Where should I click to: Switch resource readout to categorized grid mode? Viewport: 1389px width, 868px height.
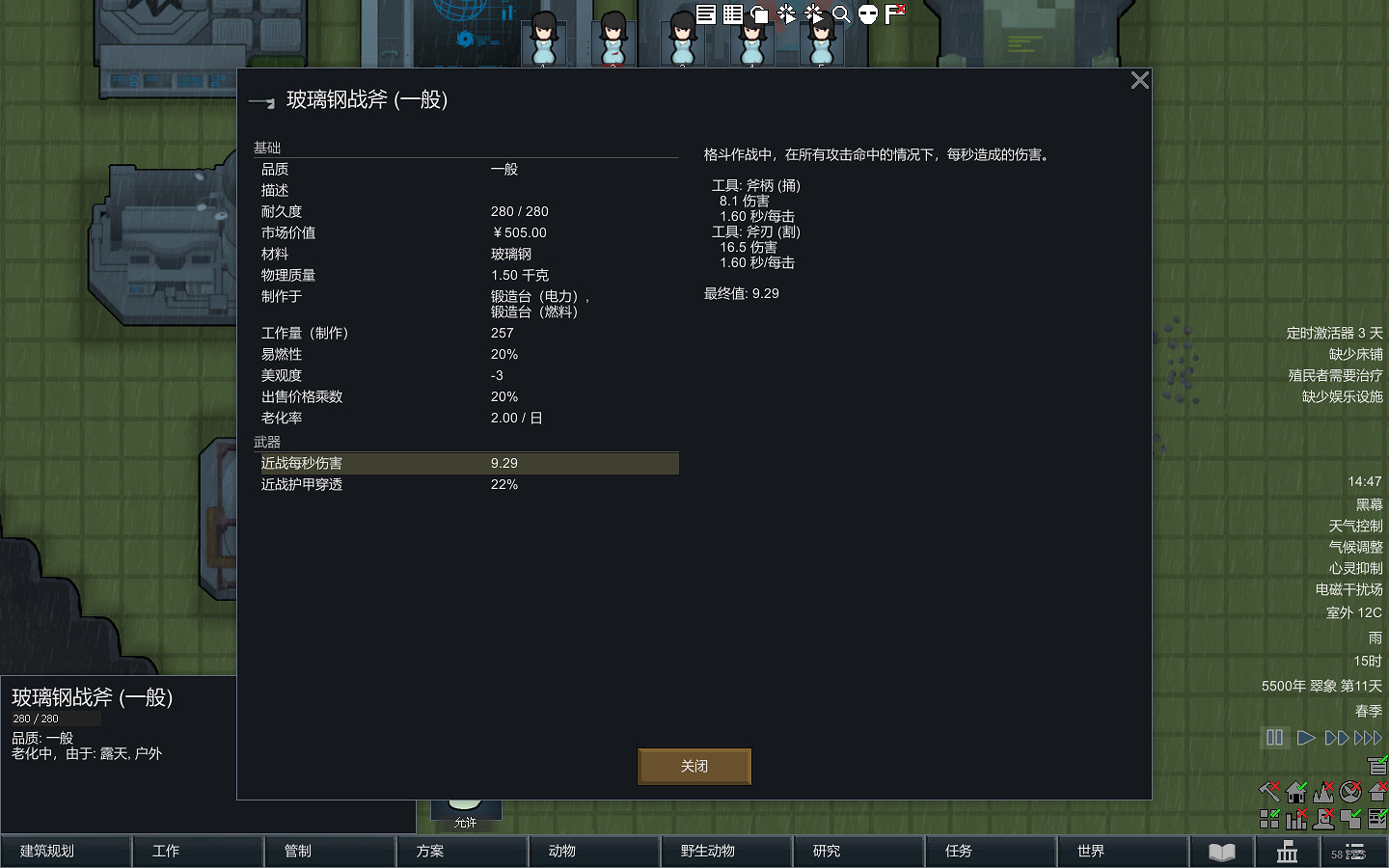coord(732,14)
